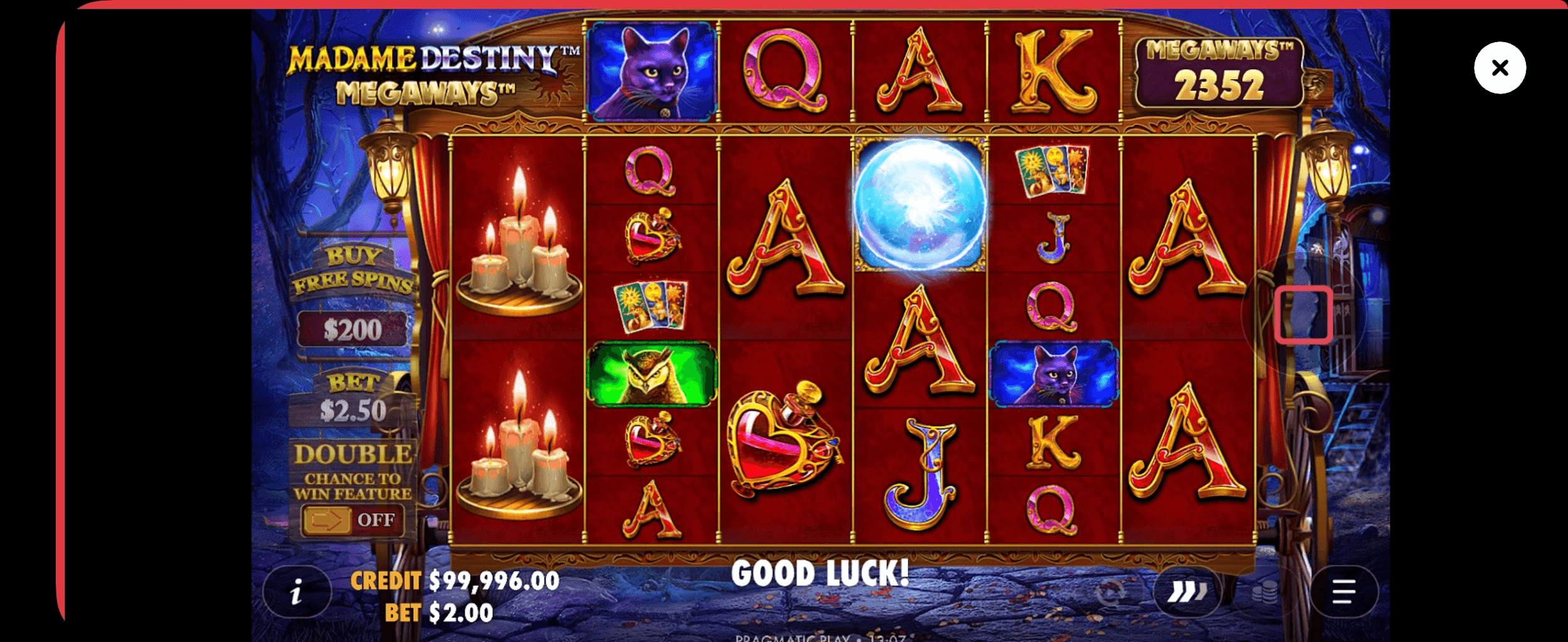Open the coin stack bet settings

(1264, 592)
